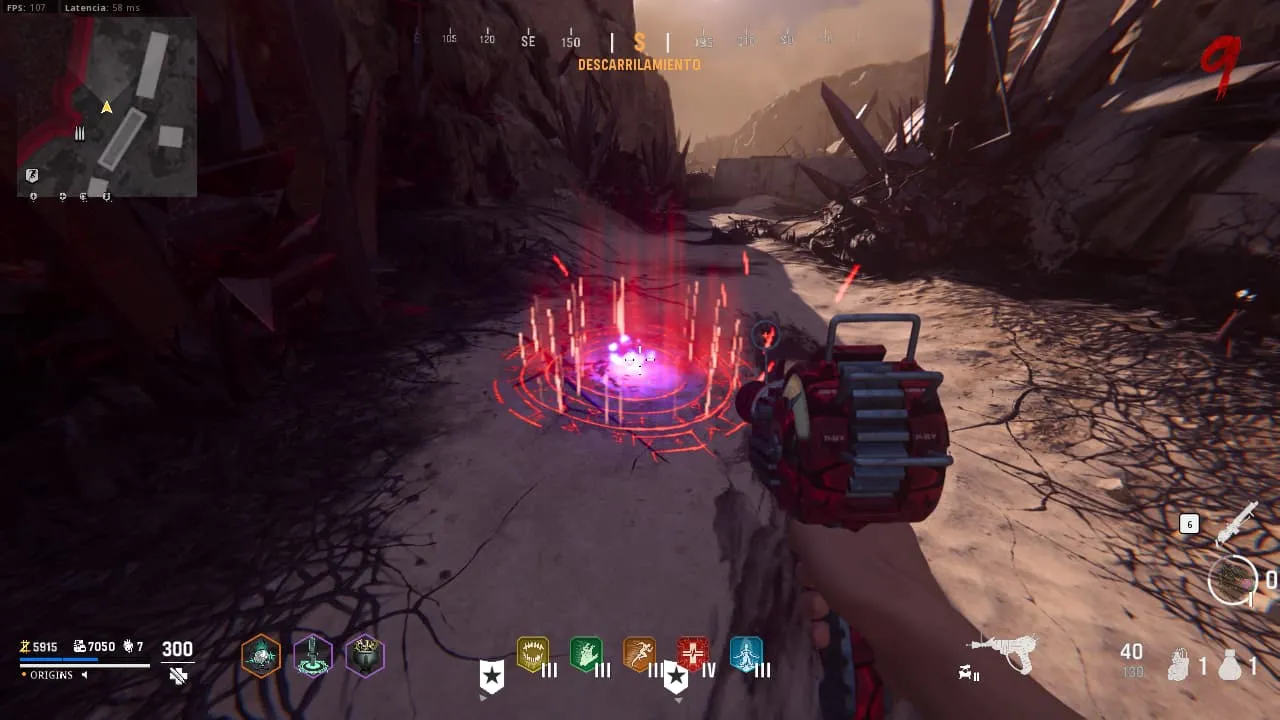Viewport: 1280px width, 720px height.
Task: Select the tactical grenade icon
Action: click(x=1181, y=664)
